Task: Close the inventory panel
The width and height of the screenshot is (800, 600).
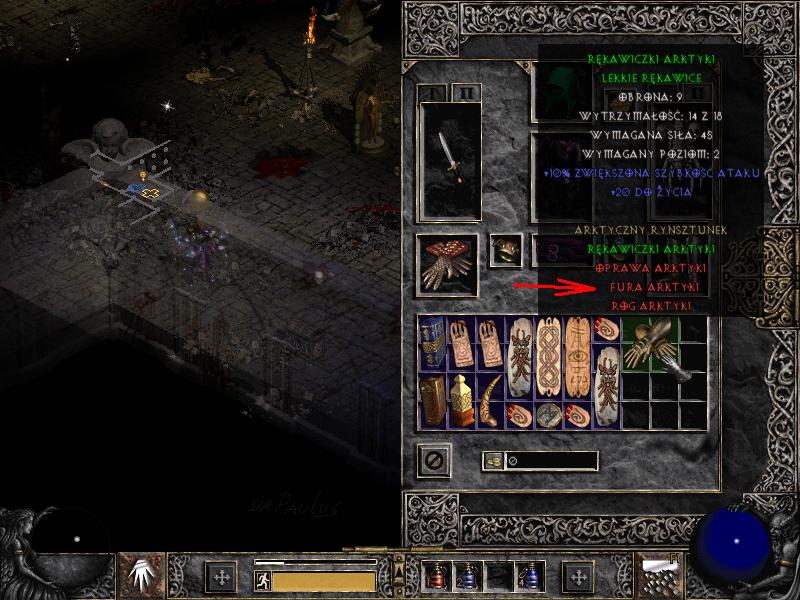Action: tap(434, 461)
